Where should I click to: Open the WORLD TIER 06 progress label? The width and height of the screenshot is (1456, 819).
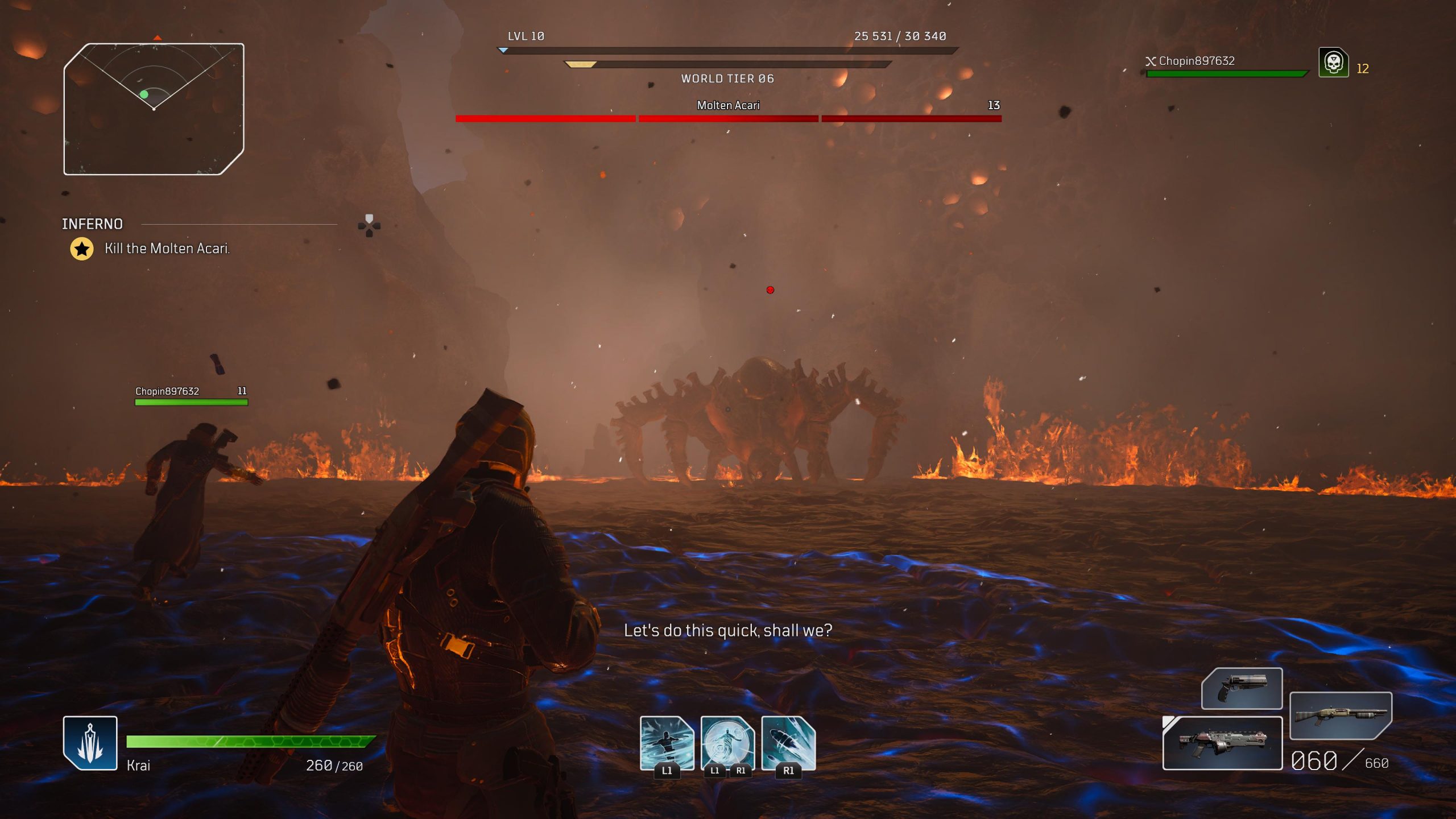pos(727,78)
